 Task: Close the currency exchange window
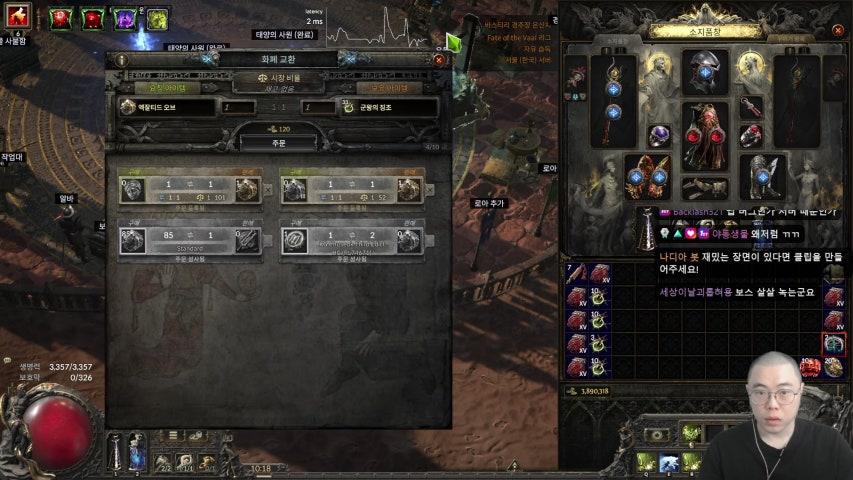(438, 60)
